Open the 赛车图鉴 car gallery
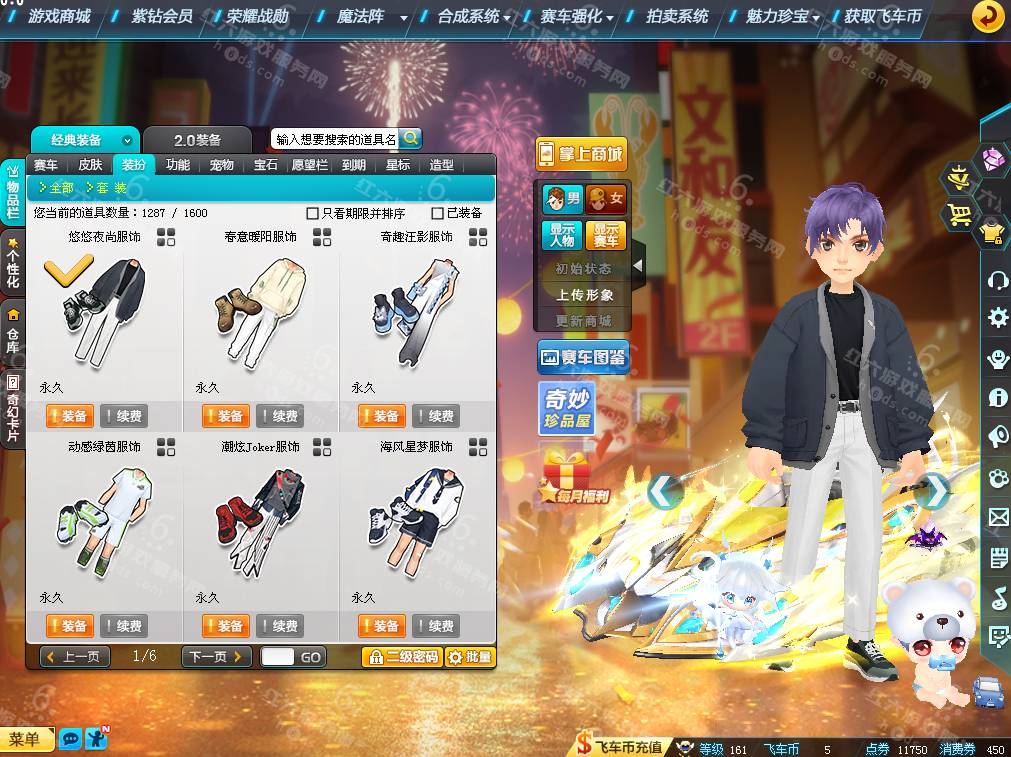This screenshot has height=757, width=1011. click(x=583, y=357)
